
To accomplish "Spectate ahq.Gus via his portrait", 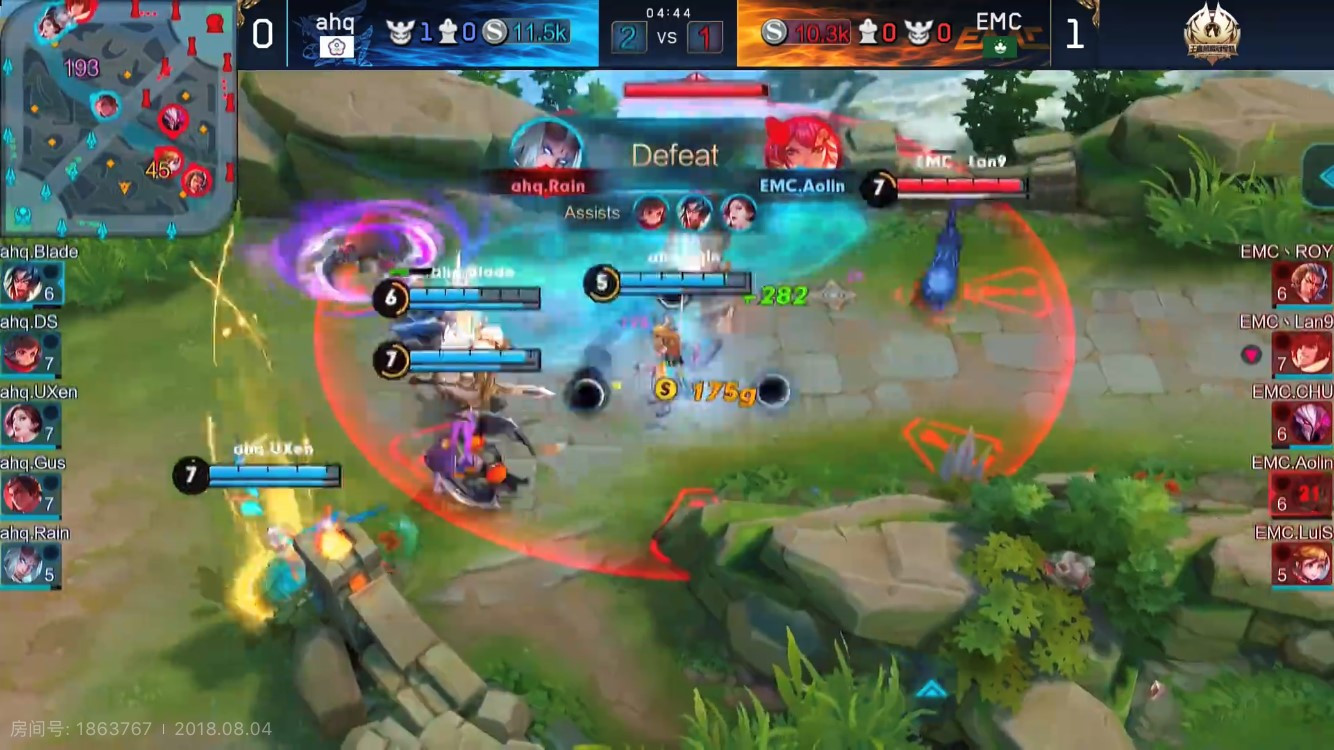I will pyautogui.click(x=22, y=494).
